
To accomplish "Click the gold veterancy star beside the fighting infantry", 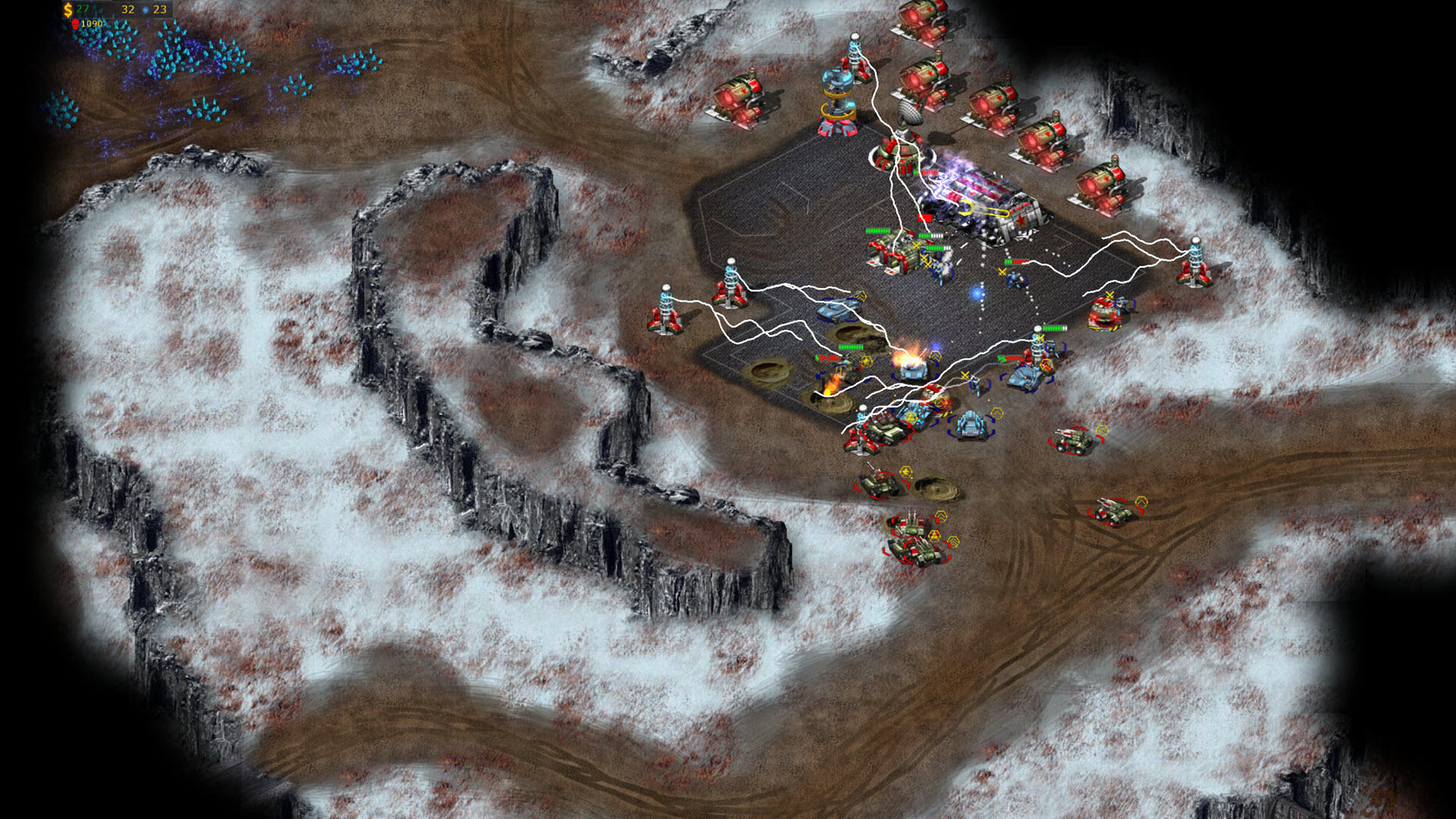I will (x=866, y=361).
